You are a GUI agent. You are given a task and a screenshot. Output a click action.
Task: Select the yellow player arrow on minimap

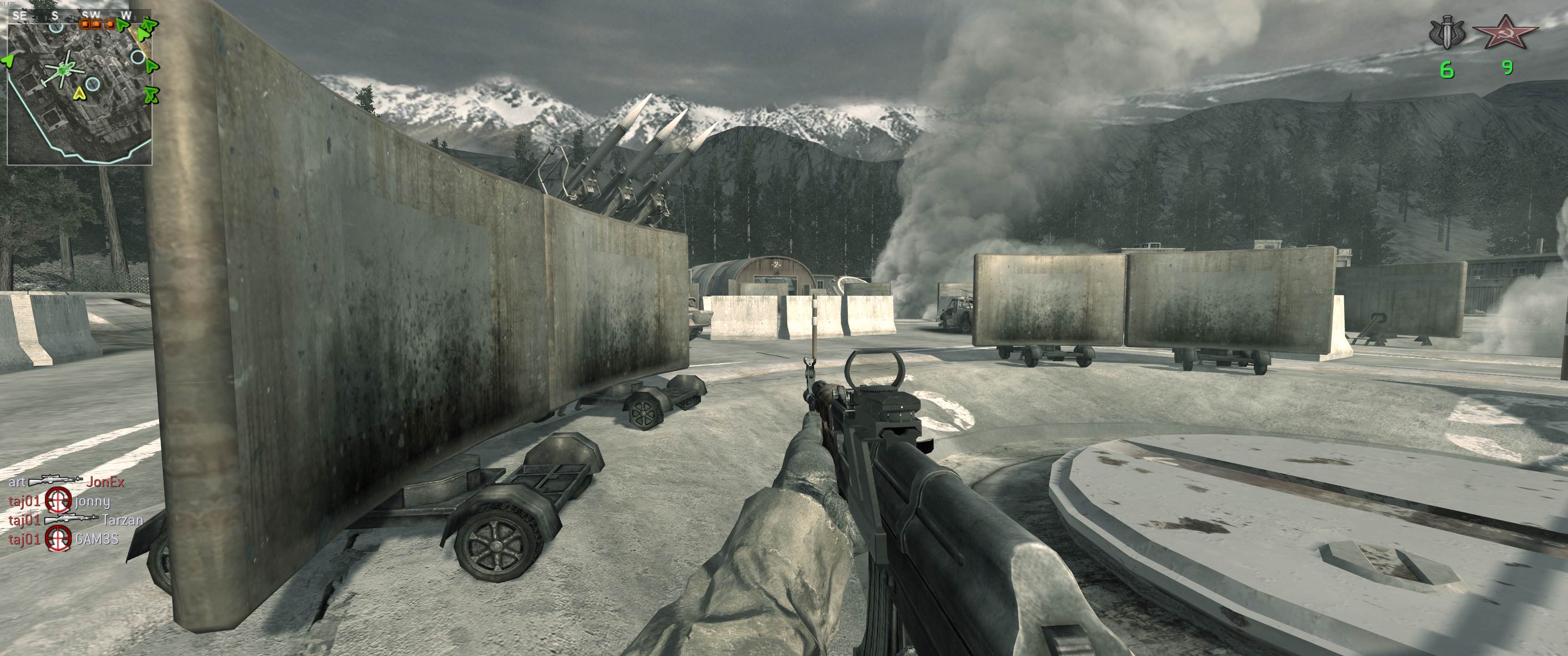[78, 93]
